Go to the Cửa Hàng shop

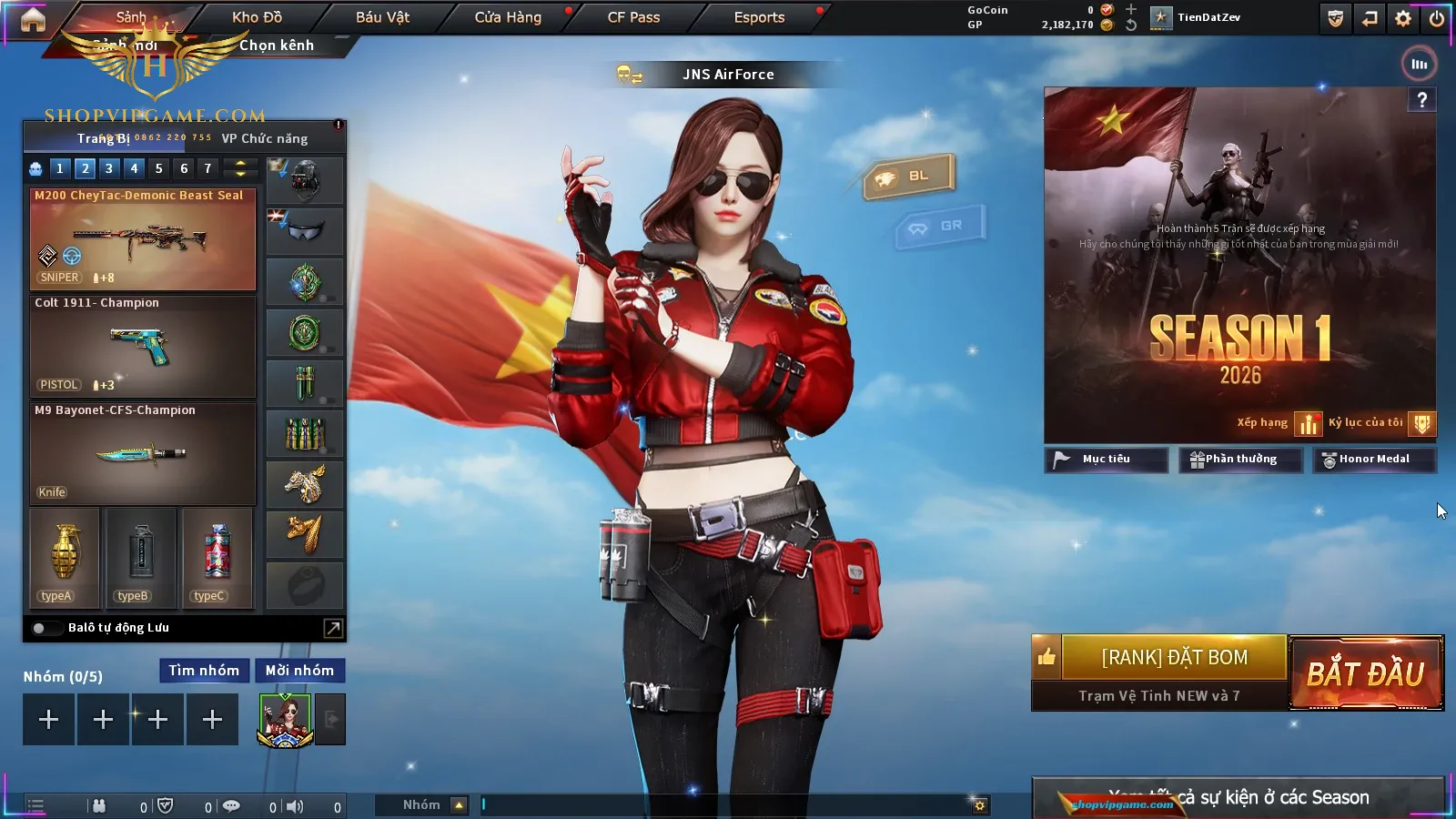coord(508,17)
